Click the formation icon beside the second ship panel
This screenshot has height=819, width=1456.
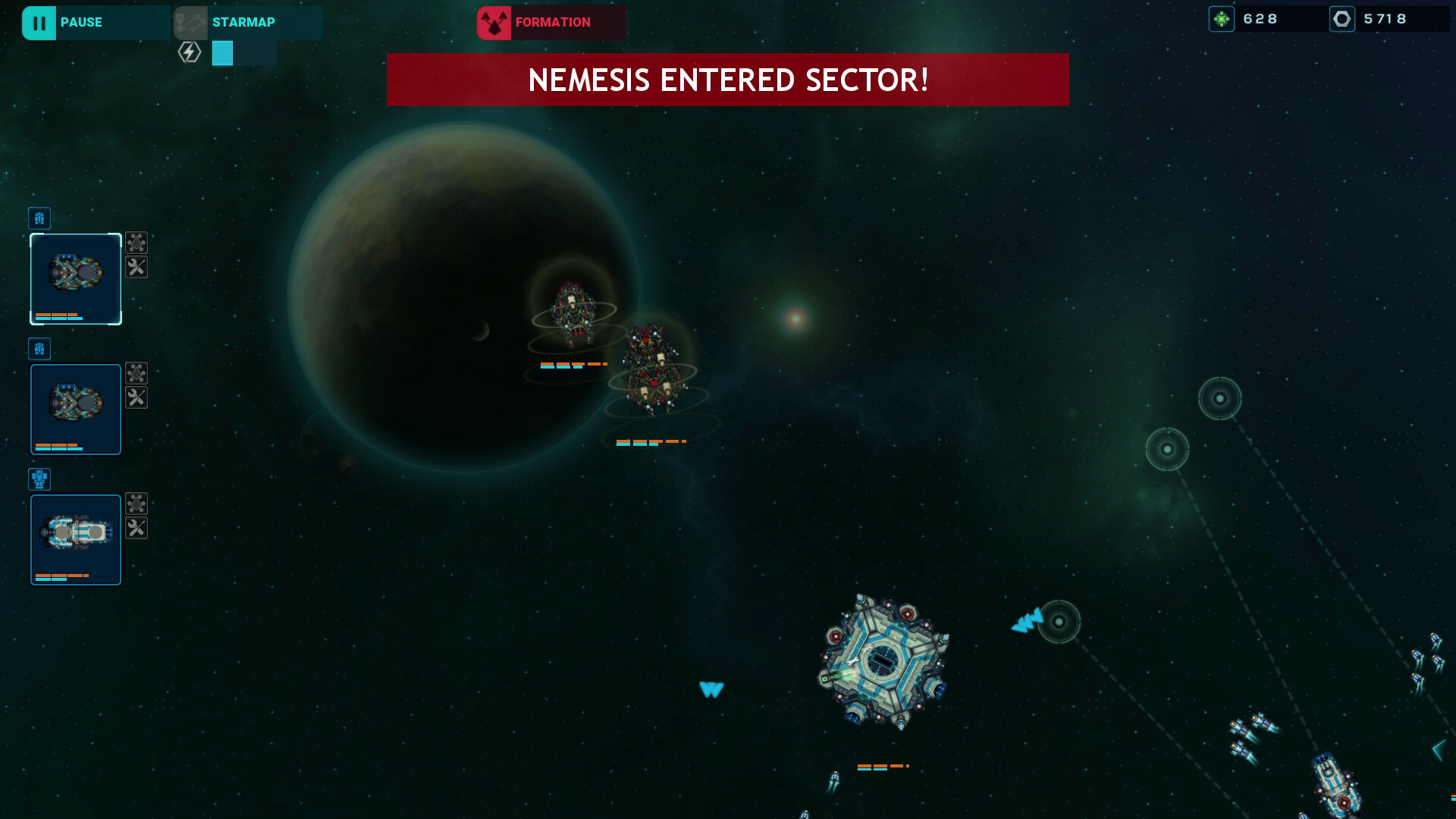[136, 372]
